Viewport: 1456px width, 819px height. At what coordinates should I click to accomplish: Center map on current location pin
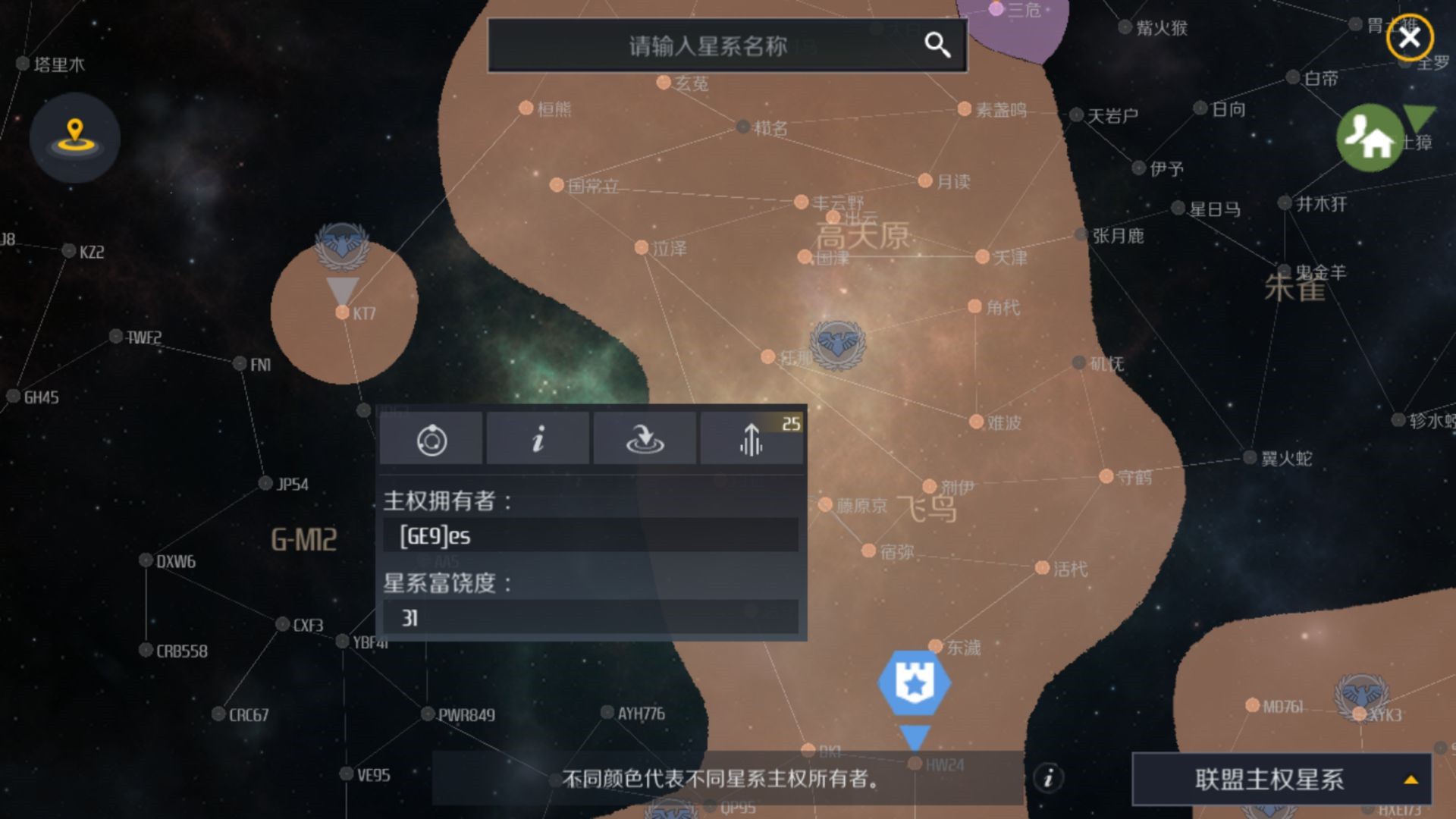pos(74,136)
